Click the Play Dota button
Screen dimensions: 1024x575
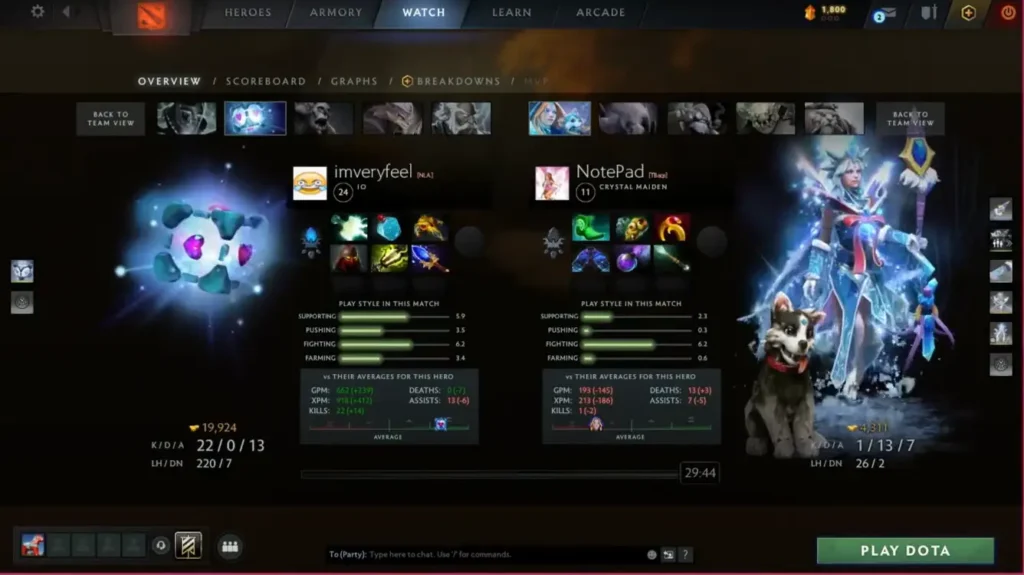click(x=905, y=551)
